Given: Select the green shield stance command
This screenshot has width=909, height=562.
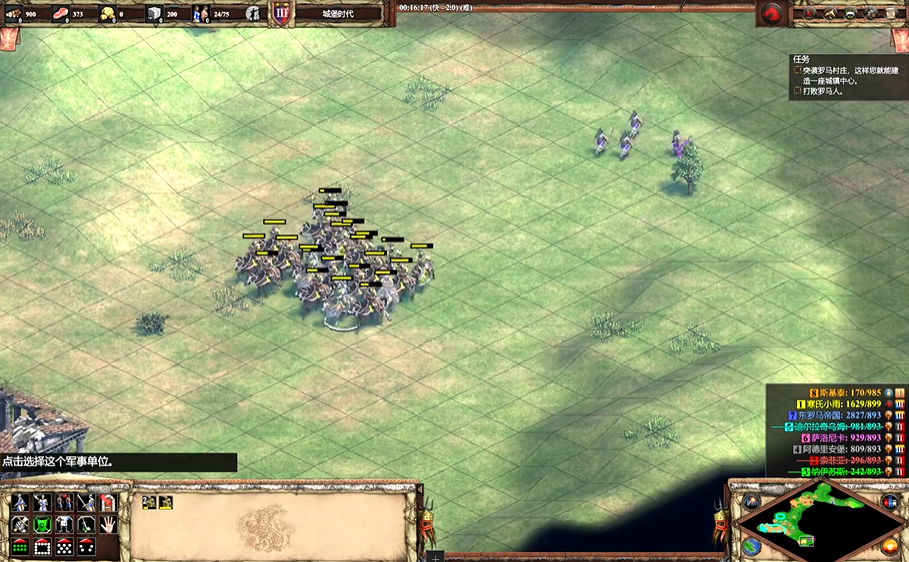Looking at the screenshot, I should (42, 524).
